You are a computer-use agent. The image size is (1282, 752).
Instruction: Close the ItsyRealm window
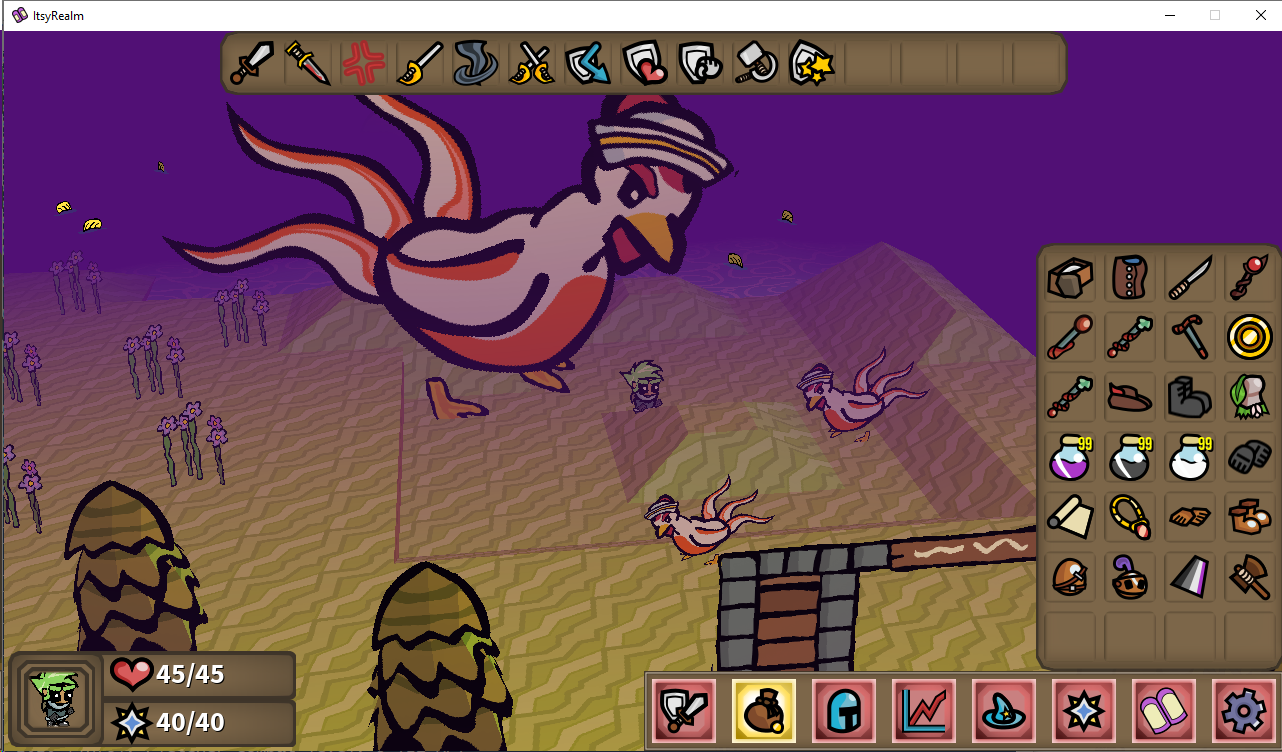[1260, 15]
